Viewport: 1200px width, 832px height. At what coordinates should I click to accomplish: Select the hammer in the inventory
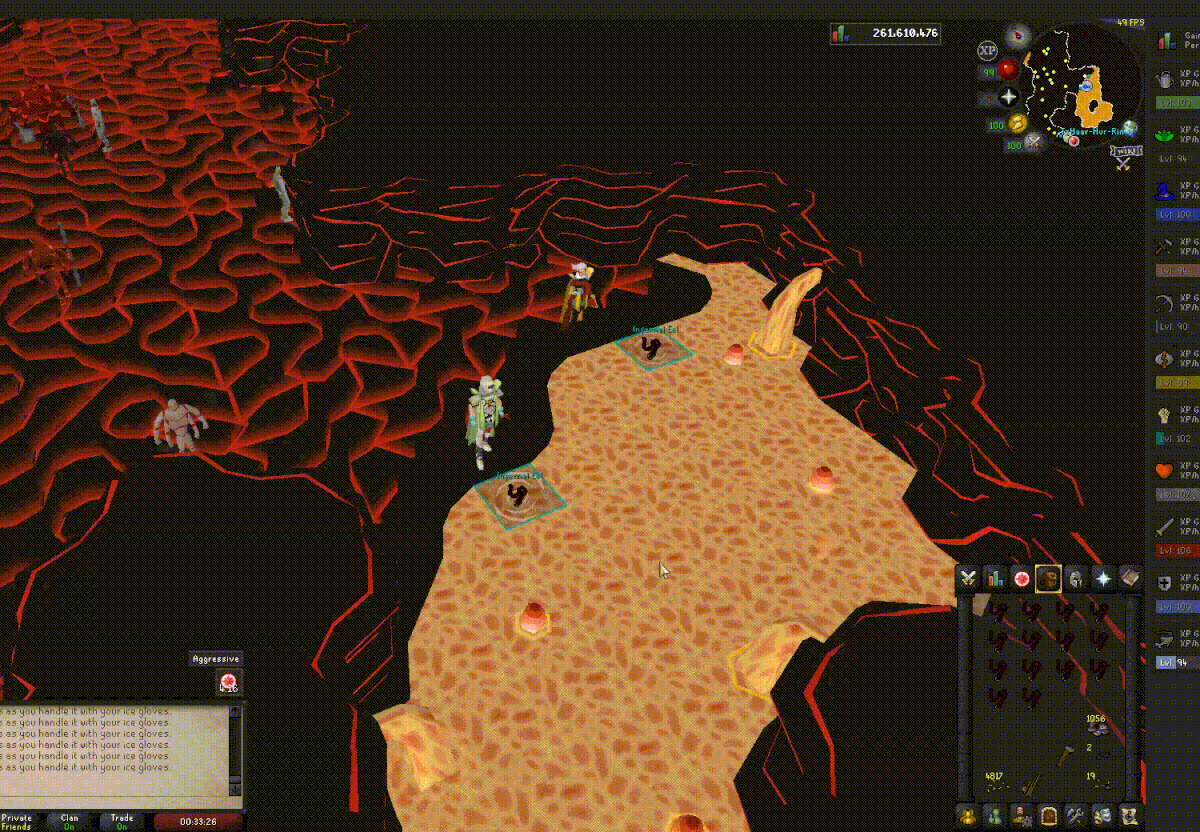pos(1064,754)
